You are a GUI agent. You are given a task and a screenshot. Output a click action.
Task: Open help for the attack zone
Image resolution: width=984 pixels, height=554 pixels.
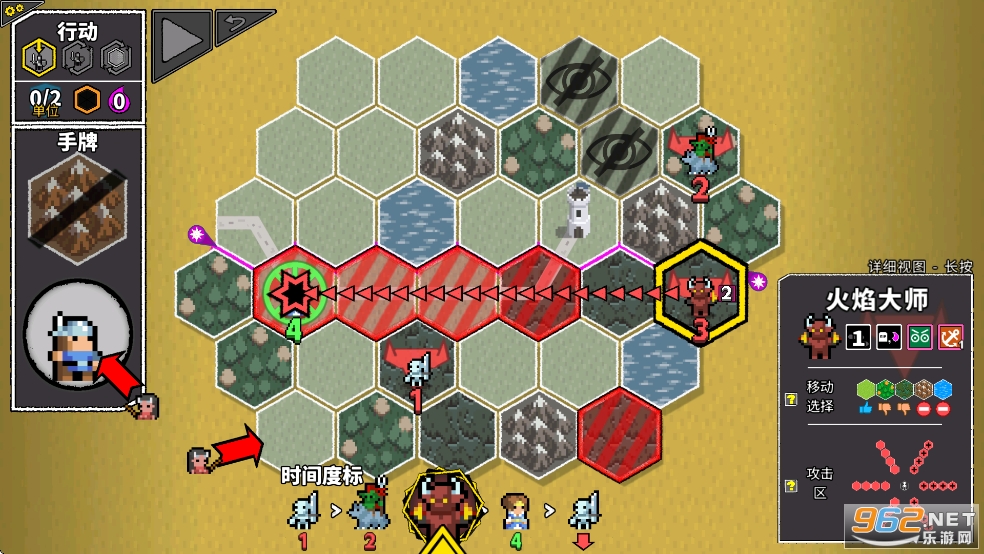pyautogui.click(x=790, y=485)
